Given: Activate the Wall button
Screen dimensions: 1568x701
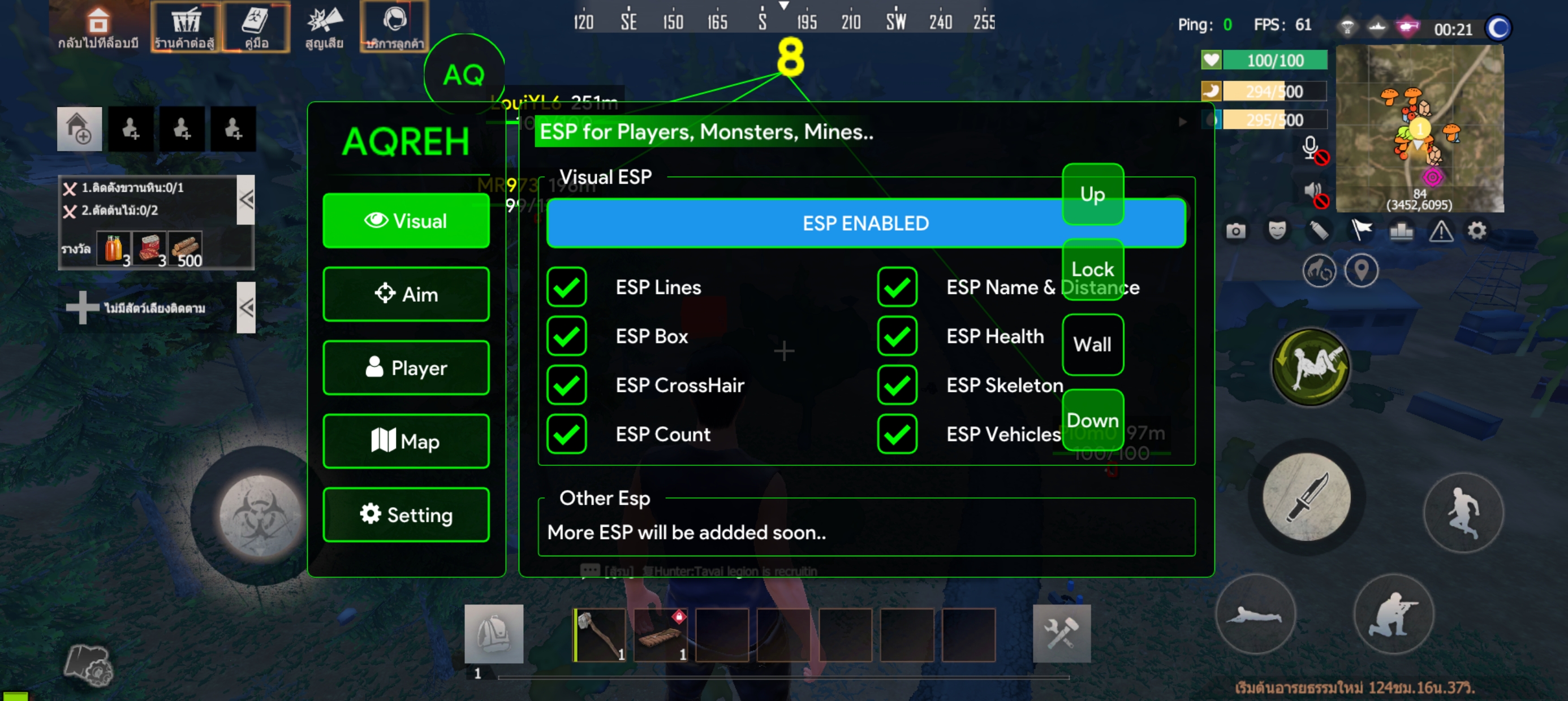Looking at the screenshot, I should [1093, 344].
